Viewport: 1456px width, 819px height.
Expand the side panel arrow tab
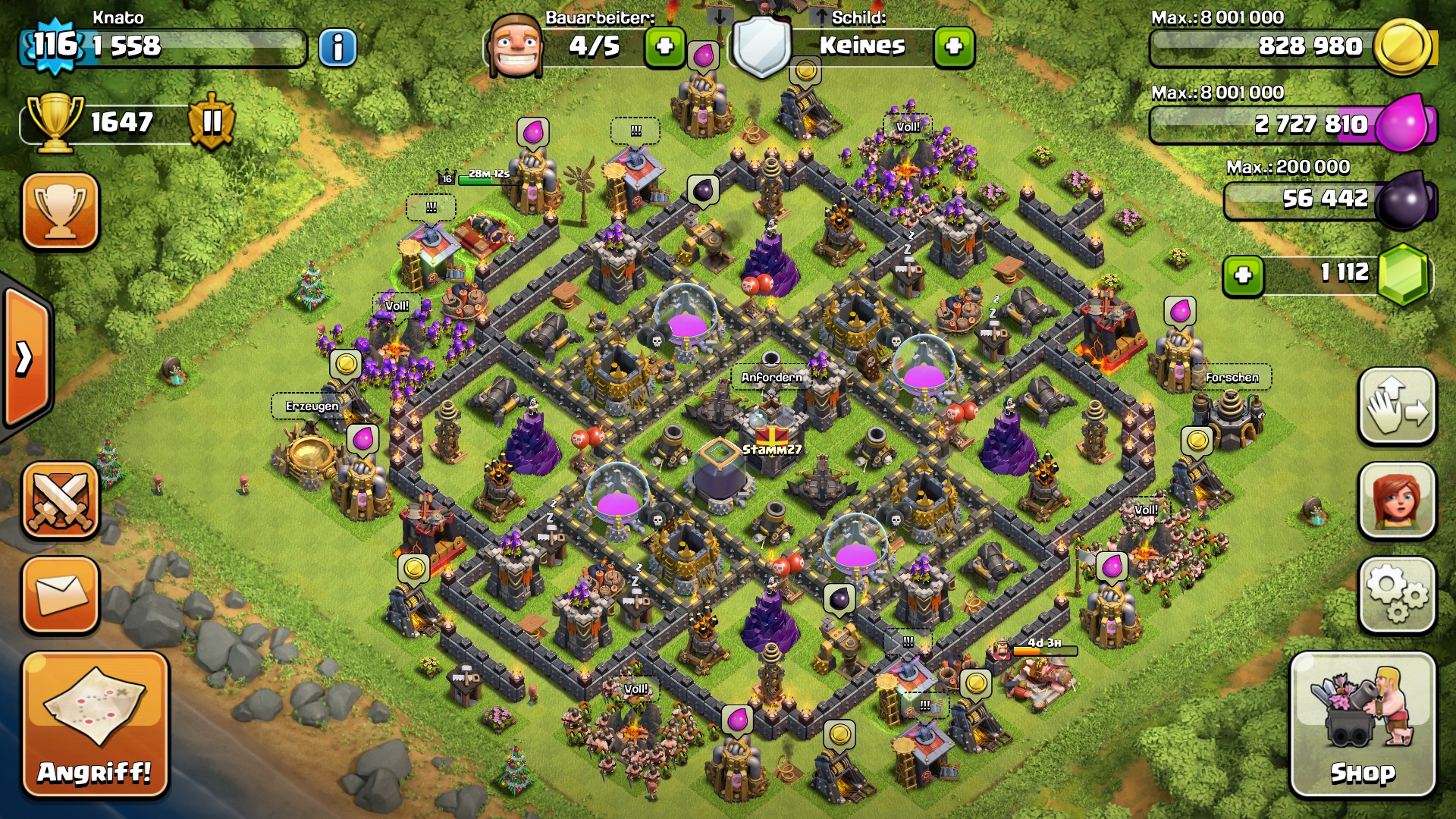(x=26, y=358)
